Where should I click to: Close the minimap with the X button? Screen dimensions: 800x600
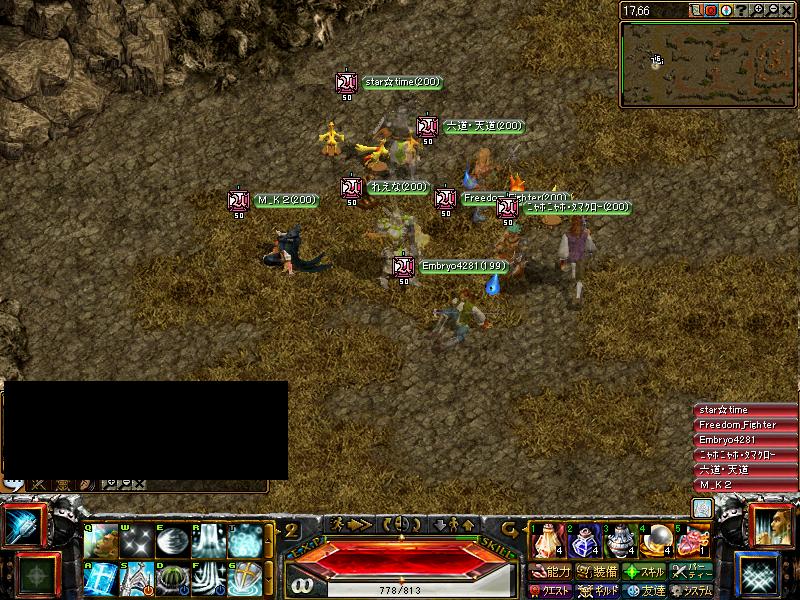pyautogui.click(x=787, y=11)
